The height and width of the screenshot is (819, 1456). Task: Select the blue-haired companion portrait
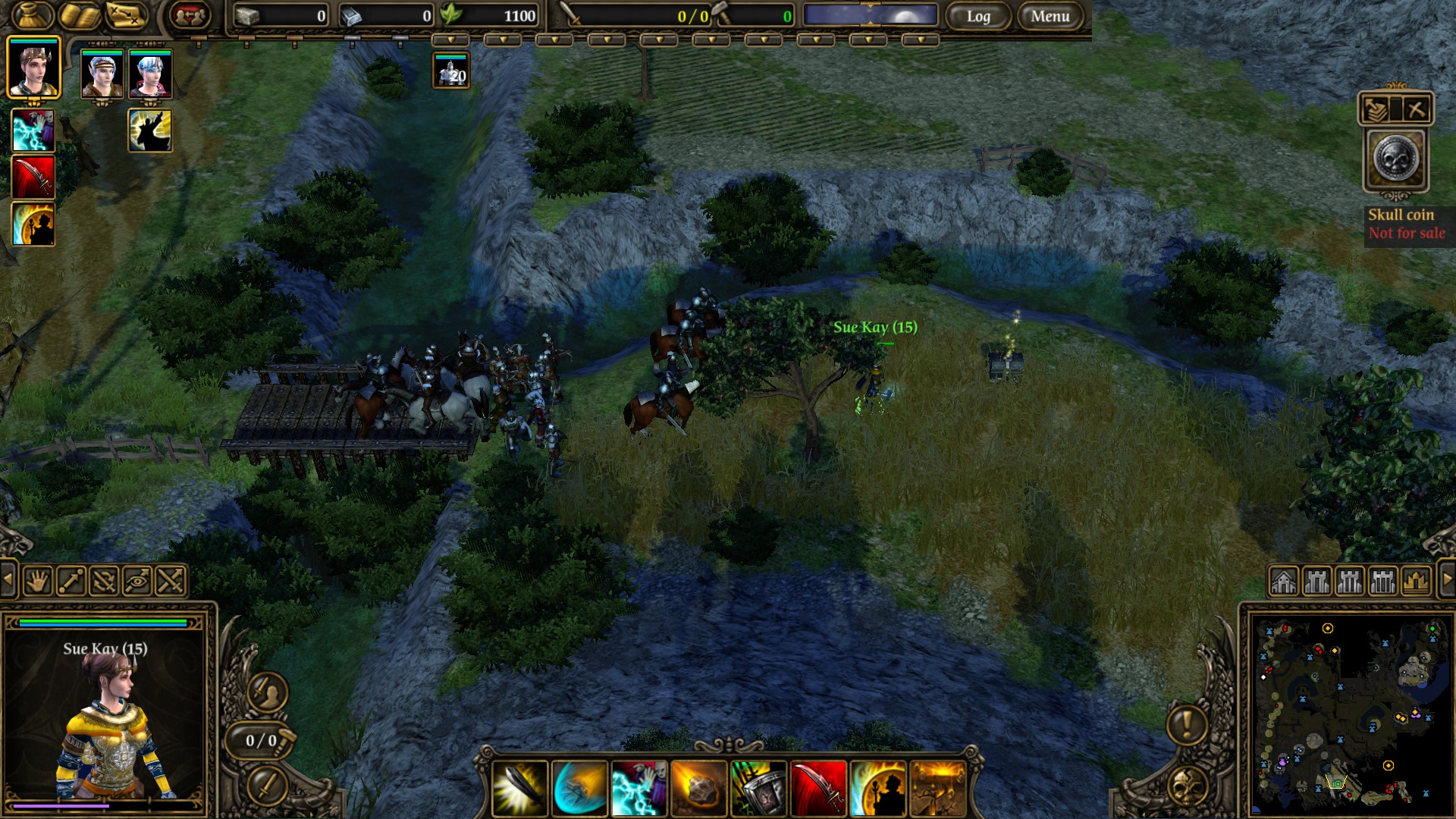[x=150, y=74]
